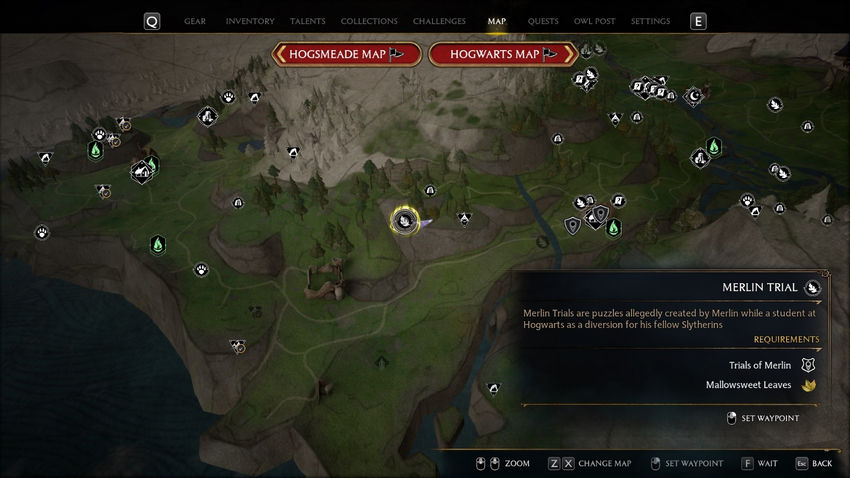Select the Map tab
Screen dimensions: 850x478
tap(496, 21)
